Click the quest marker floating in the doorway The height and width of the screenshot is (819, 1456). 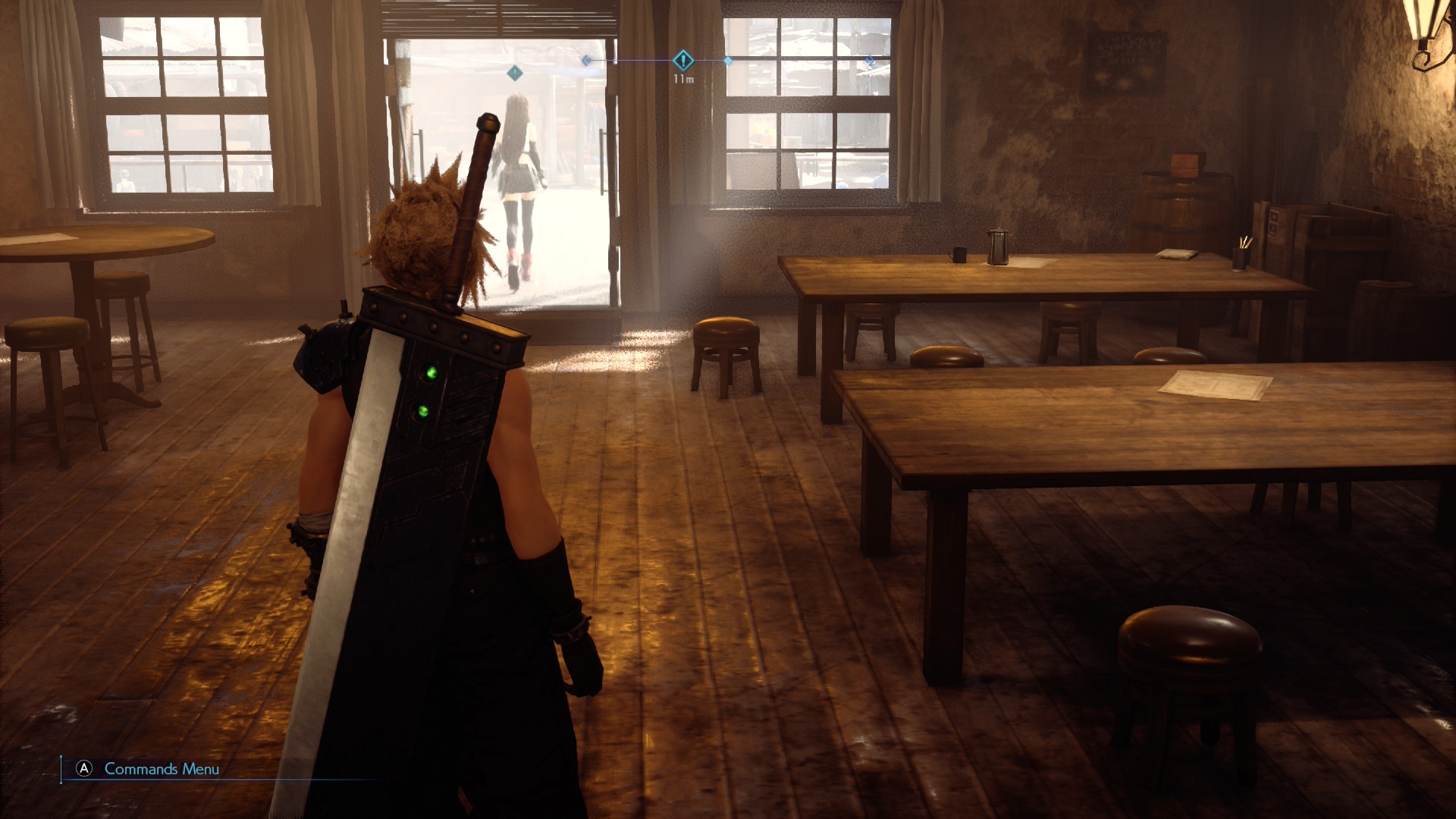tap(515, 73)
